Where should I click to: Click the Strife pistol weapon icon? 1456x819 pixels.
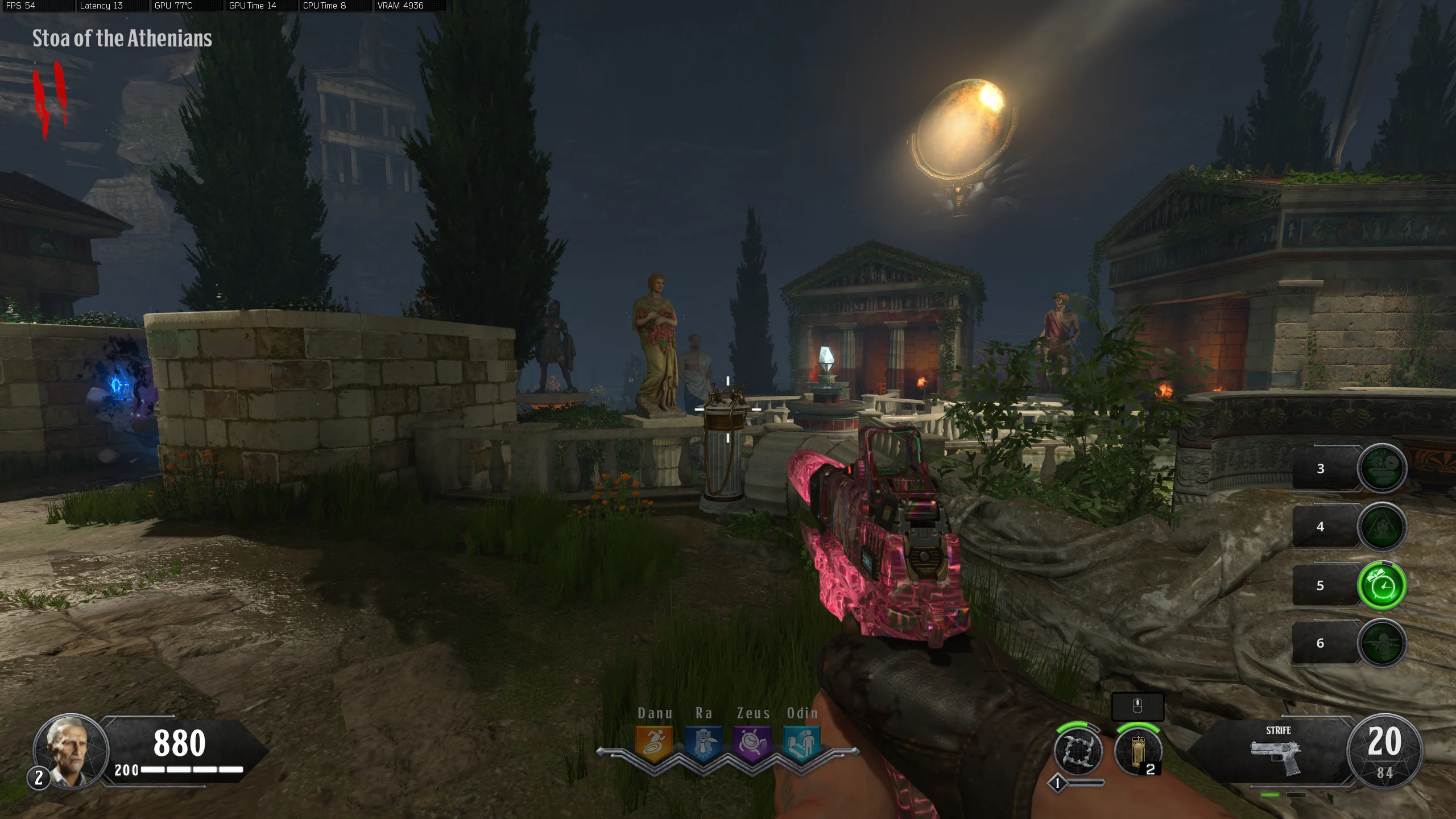pos(1276,756)
